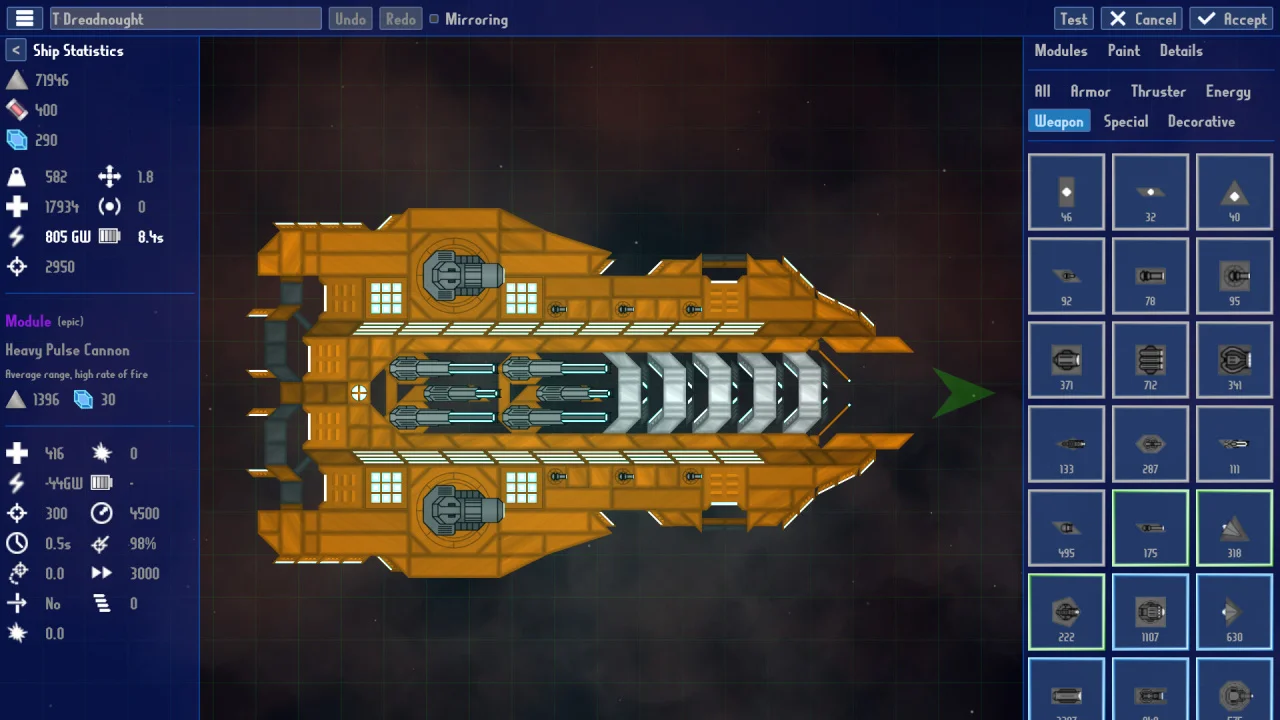The image size is (1280, 720).
Task: Switch to the Modules tab
Action: [x=1060, y=51]
